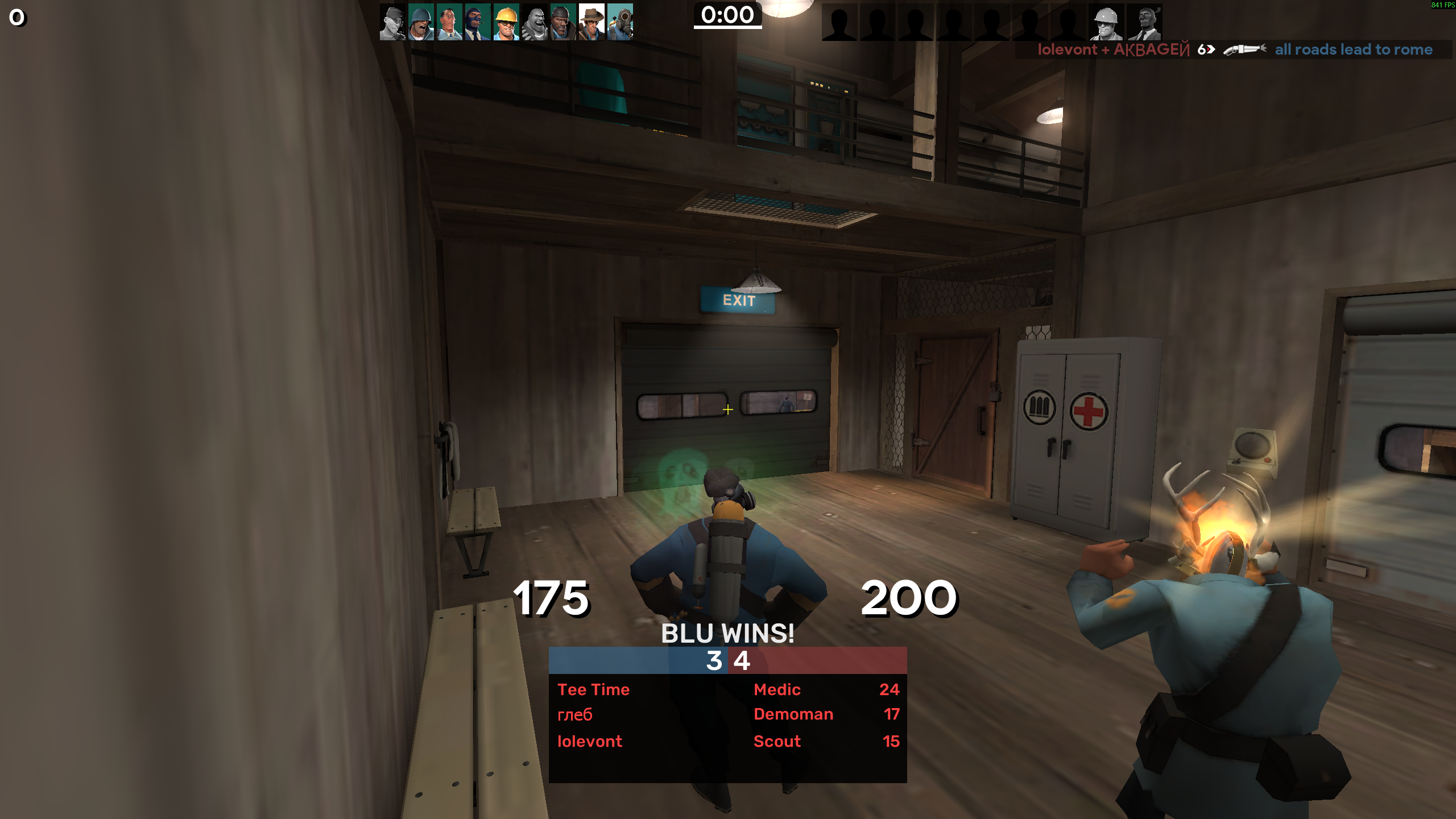Choose the greyed-out RED Spy portrait
1456x819 pixels.
coord(1144,23)
